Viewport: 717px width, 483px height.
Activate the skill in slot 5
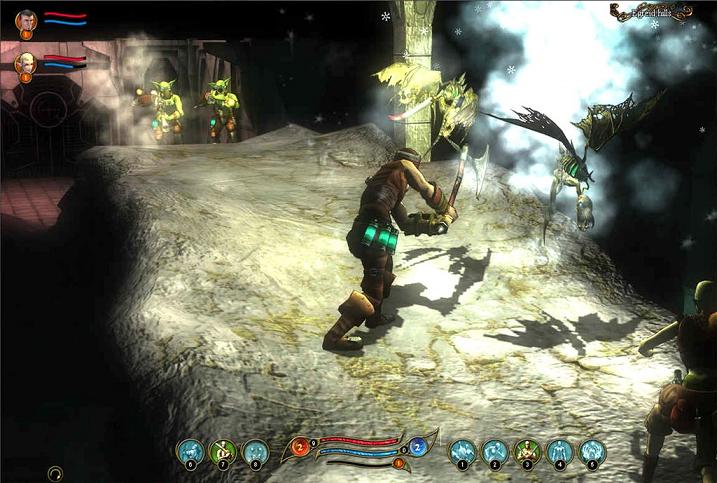click(593, 452)
